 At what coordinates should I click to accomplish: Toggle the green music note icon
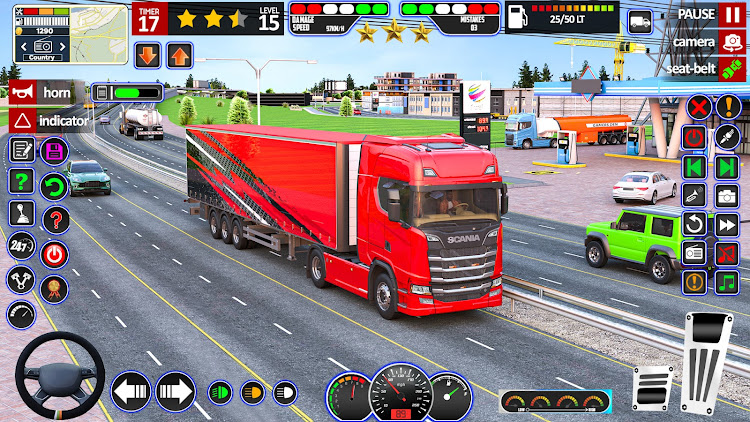726,282
